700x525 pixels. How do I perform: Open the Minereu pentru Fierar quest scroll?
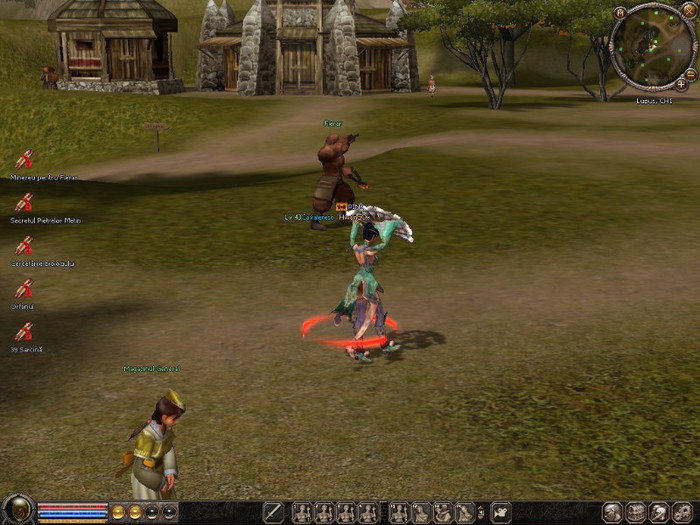pyautogui.click(x=24, y=159)
